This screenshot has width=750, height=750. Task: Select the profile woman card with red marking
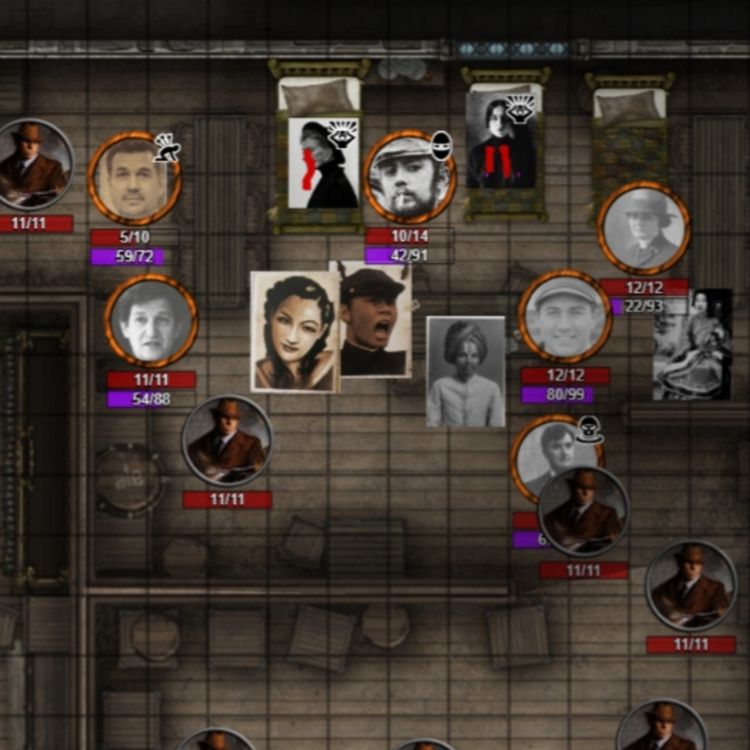pyautogui.click(x=323, y=163)
